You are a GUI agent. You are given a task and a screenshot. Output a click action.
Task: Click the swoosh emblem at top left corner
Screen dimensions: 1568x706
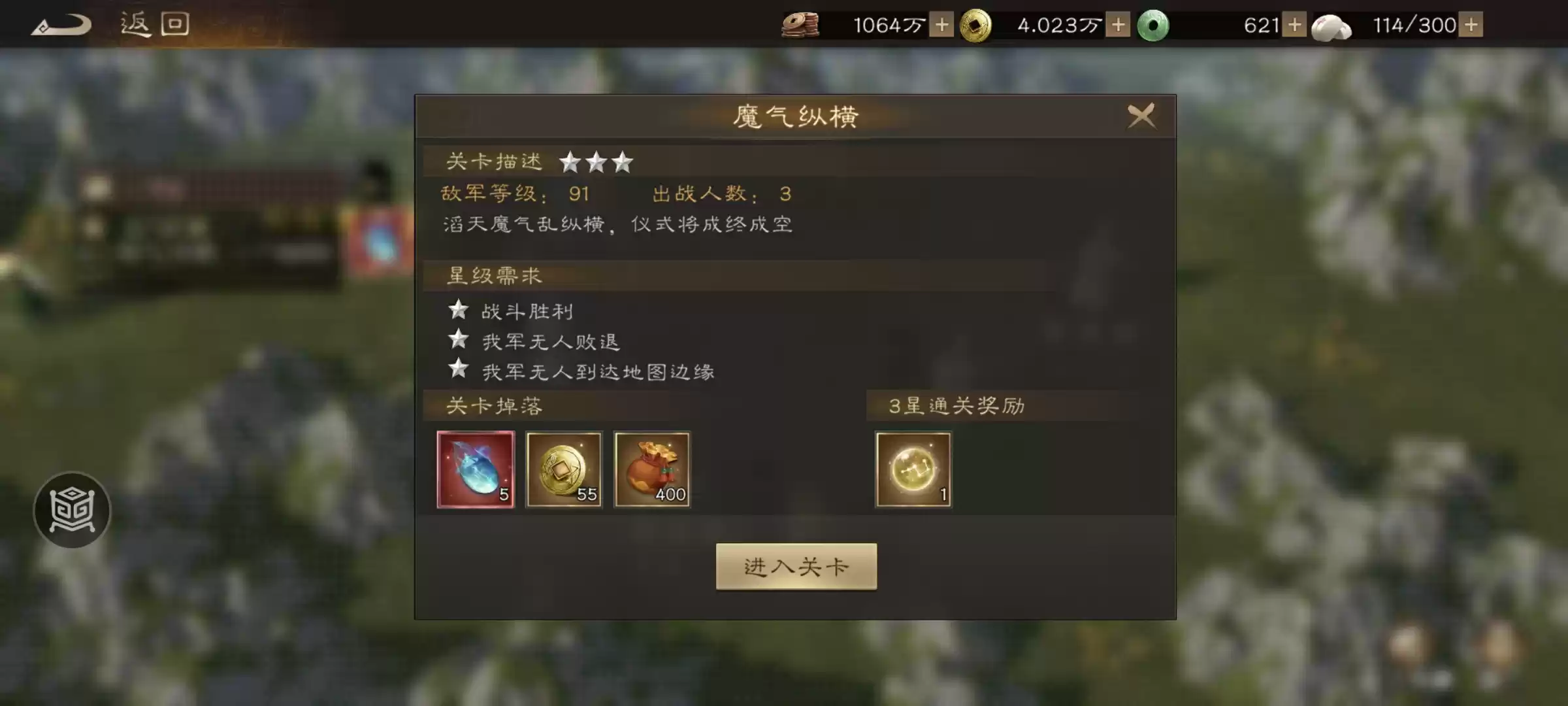point(62,24)
